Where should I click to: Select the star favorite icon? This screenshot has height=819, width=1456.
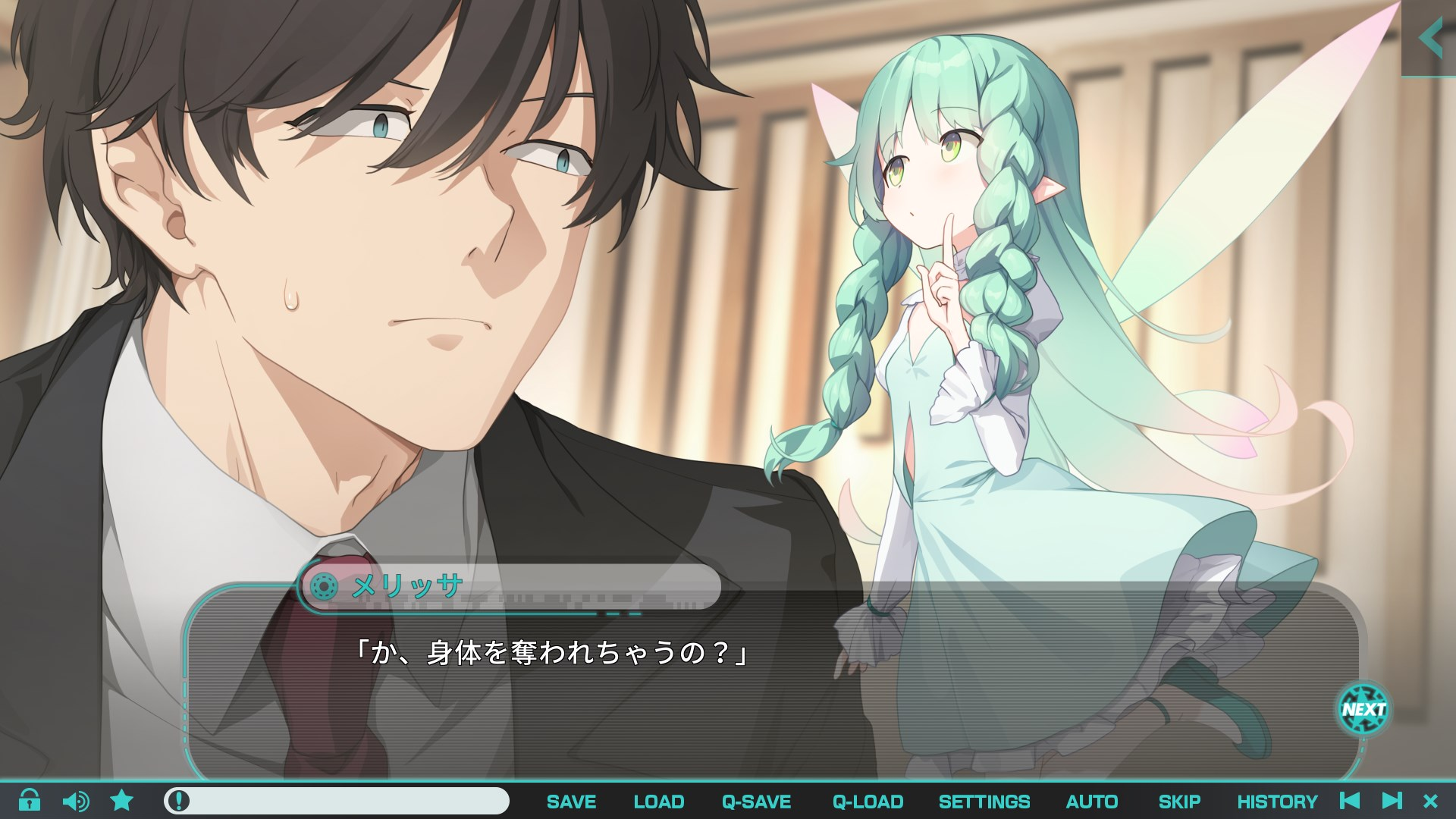[x=121, y=800]
